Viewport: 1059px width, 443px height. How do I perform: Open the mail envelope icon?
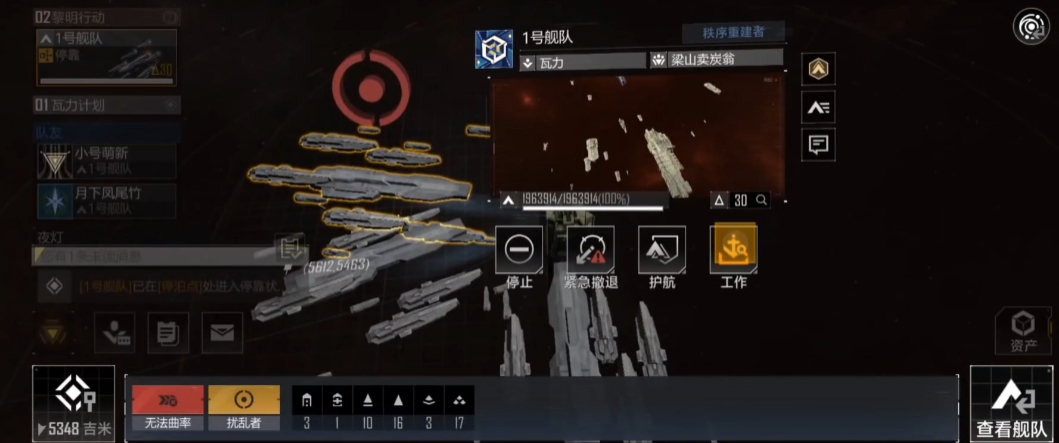coord(222,333)
